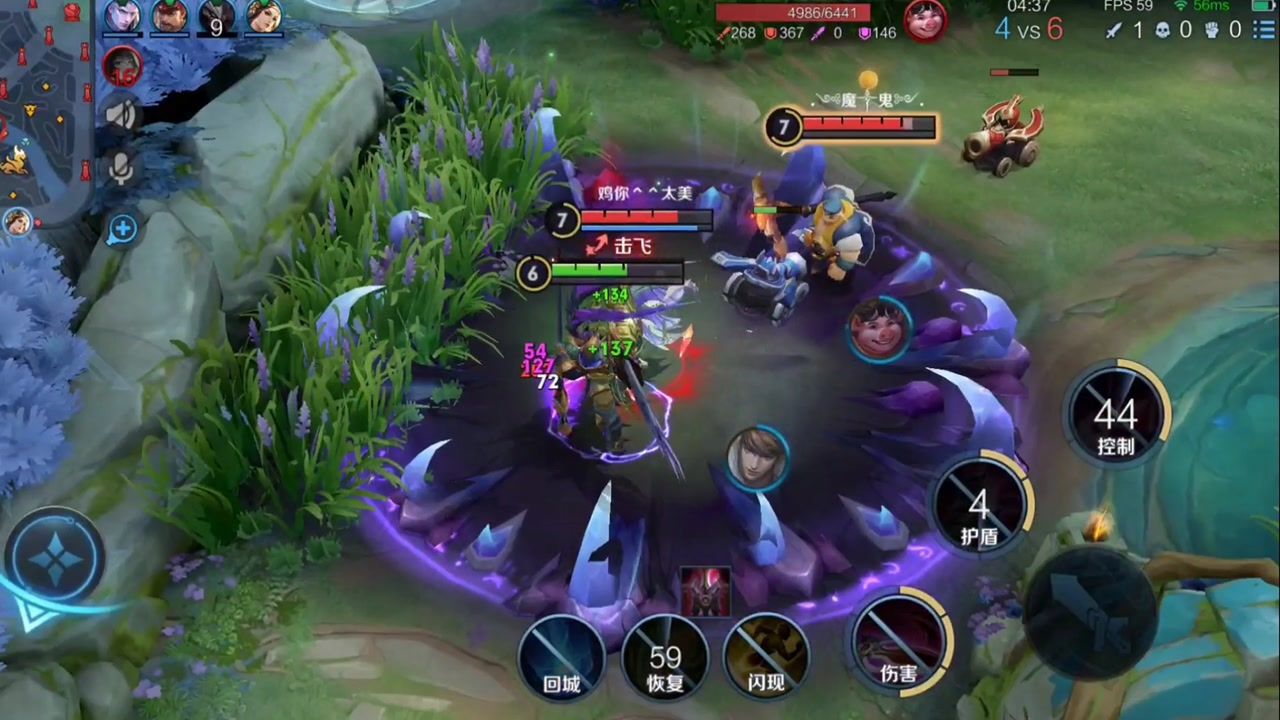The width and height of the screenshot is (1280, 720).
Task: Tap the brown-haired hero portrait indicator
Action: (757, 459)
